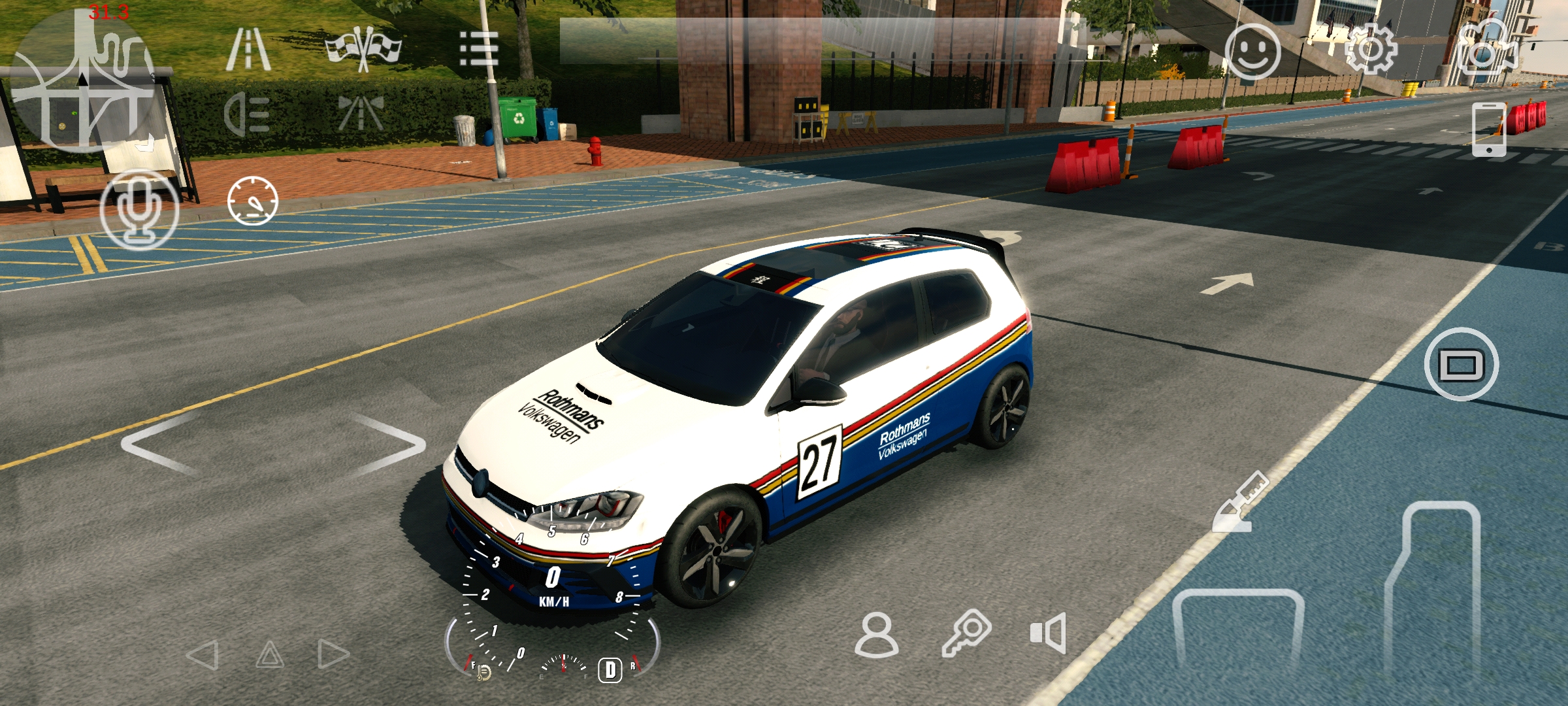
Task: Open the checkered race flags menu
Action: tap(363, 49)
